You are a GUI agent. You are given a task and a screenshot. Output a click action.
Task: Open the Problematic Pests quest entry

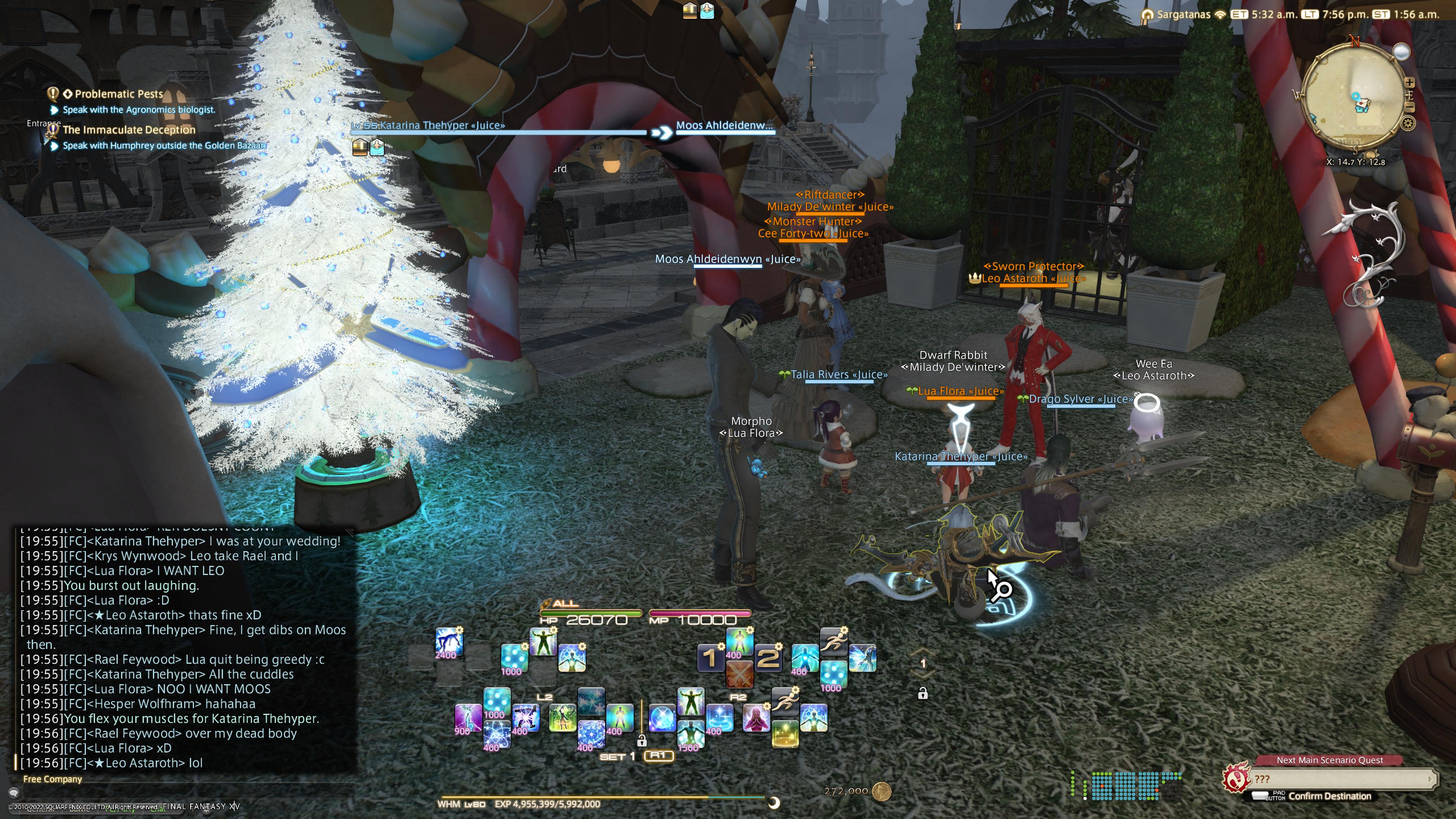click(x=119, y=94)
